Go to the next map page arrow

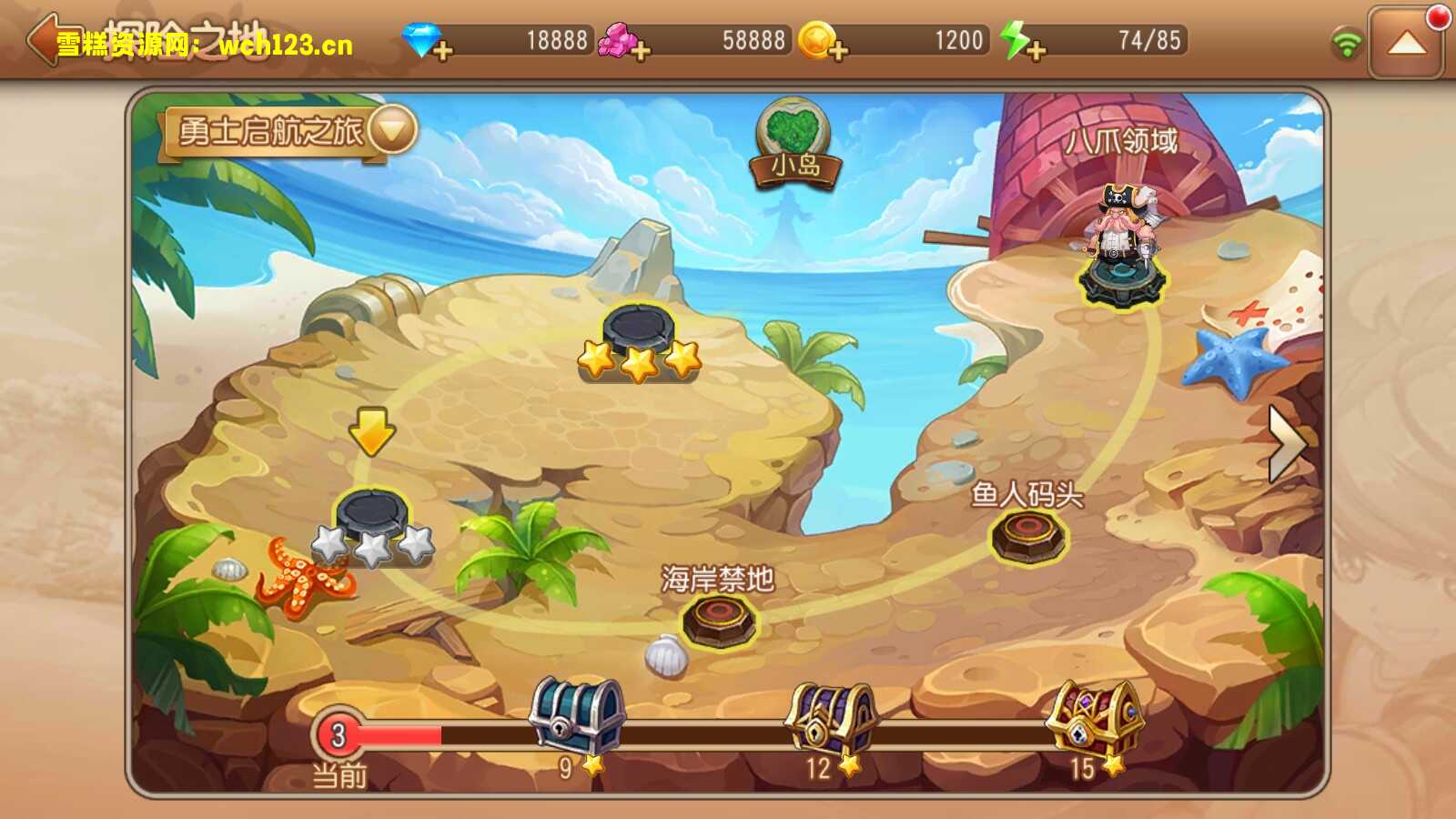1287,443
